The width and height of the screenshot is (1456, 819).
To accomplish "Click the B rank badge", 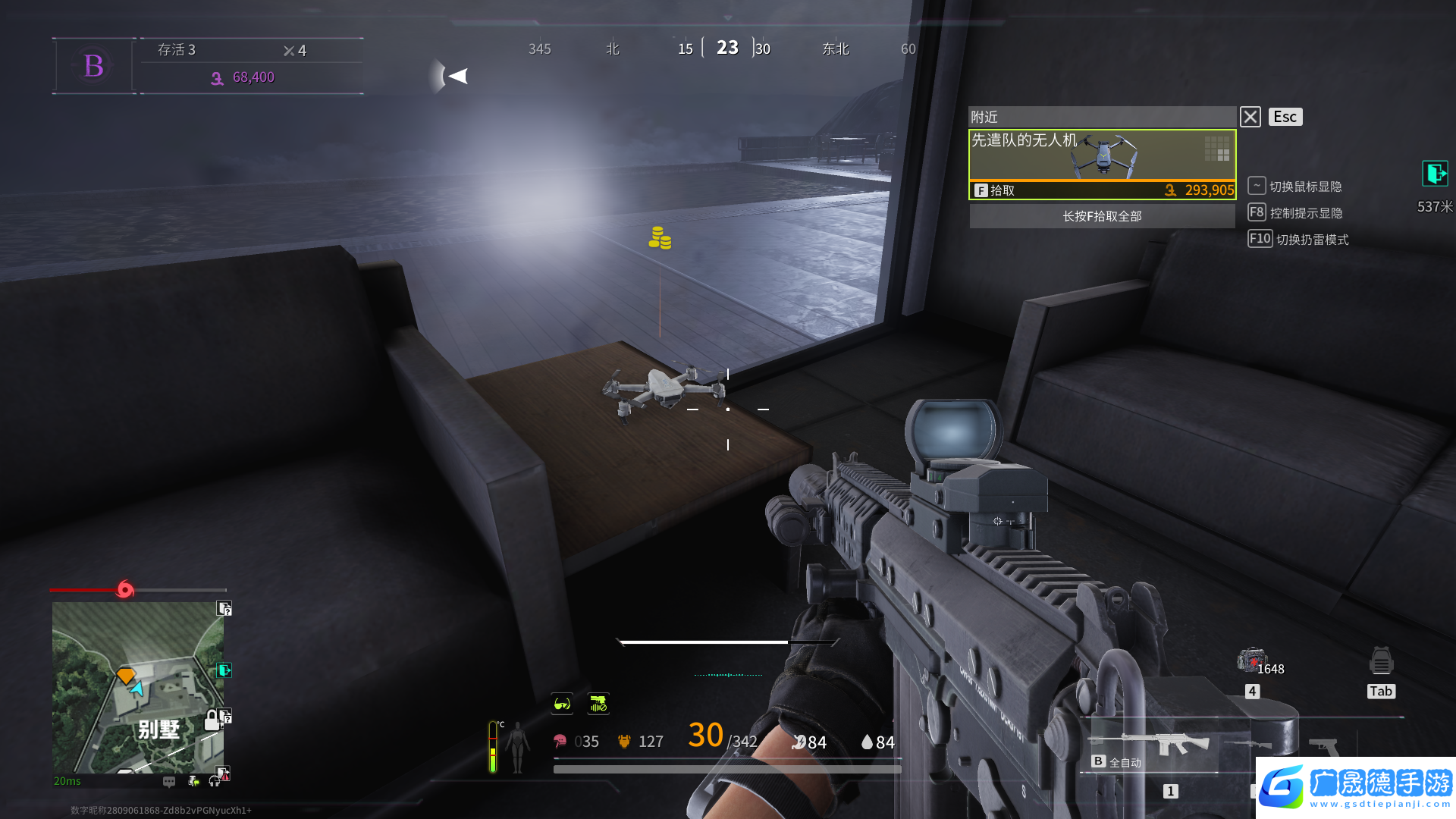I will (x=93, y=66).
